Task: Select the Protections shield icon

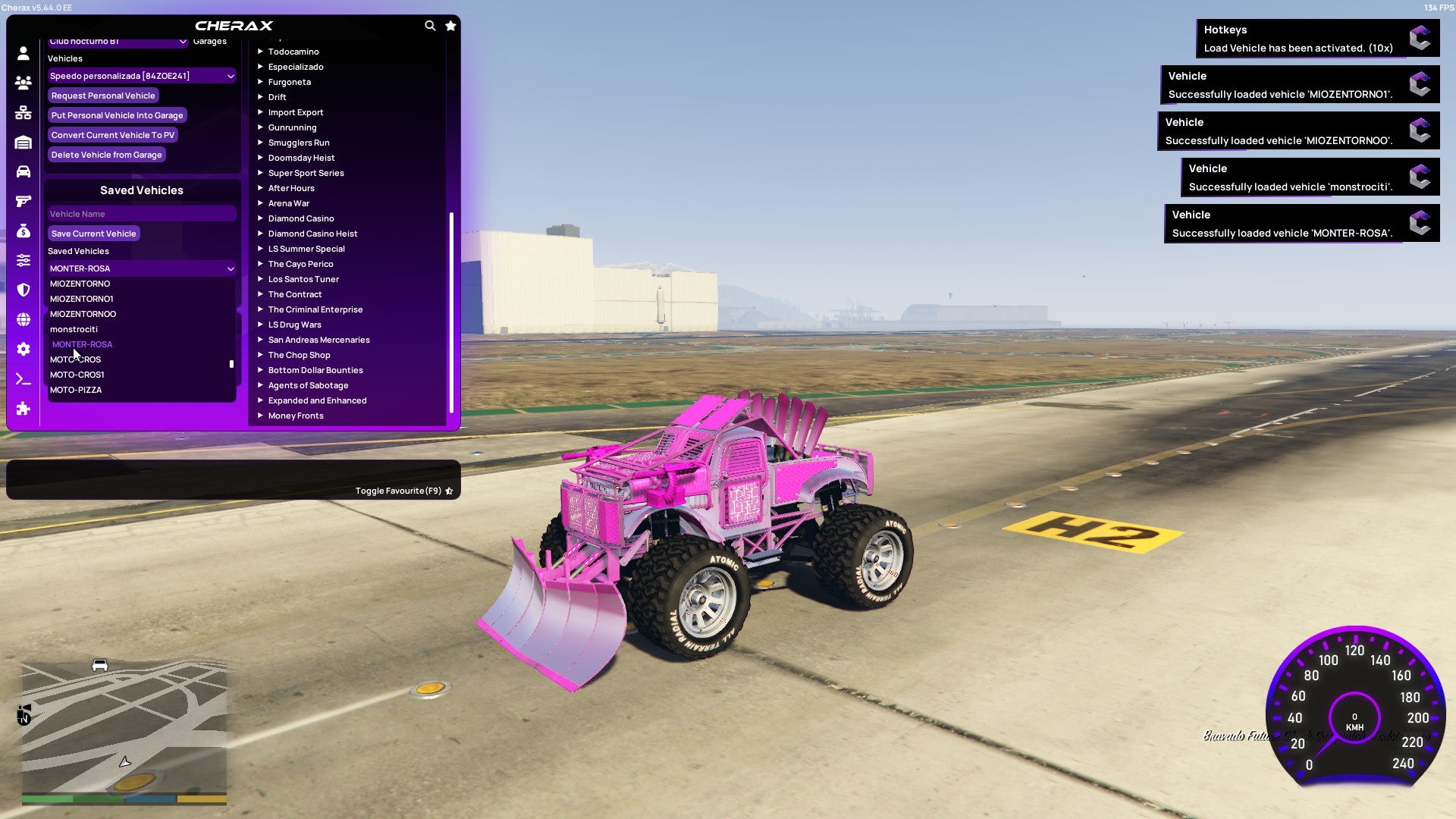Action: (x=23, y=290)
